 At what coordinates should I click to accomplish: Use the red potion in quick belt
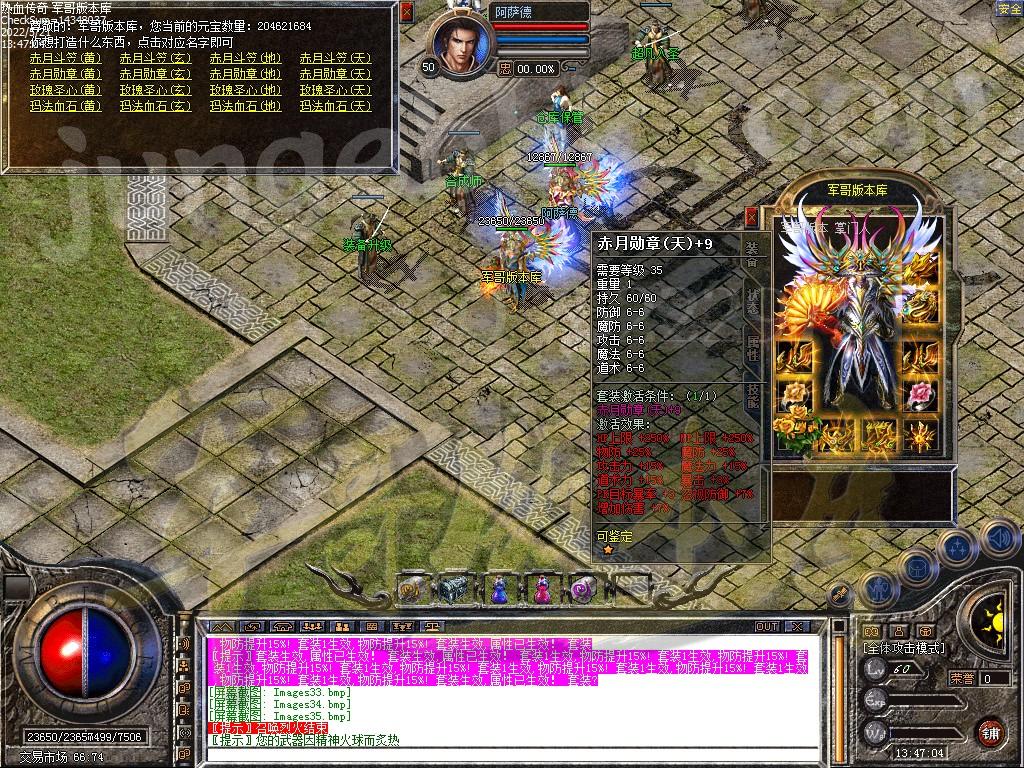click(541, 590)
